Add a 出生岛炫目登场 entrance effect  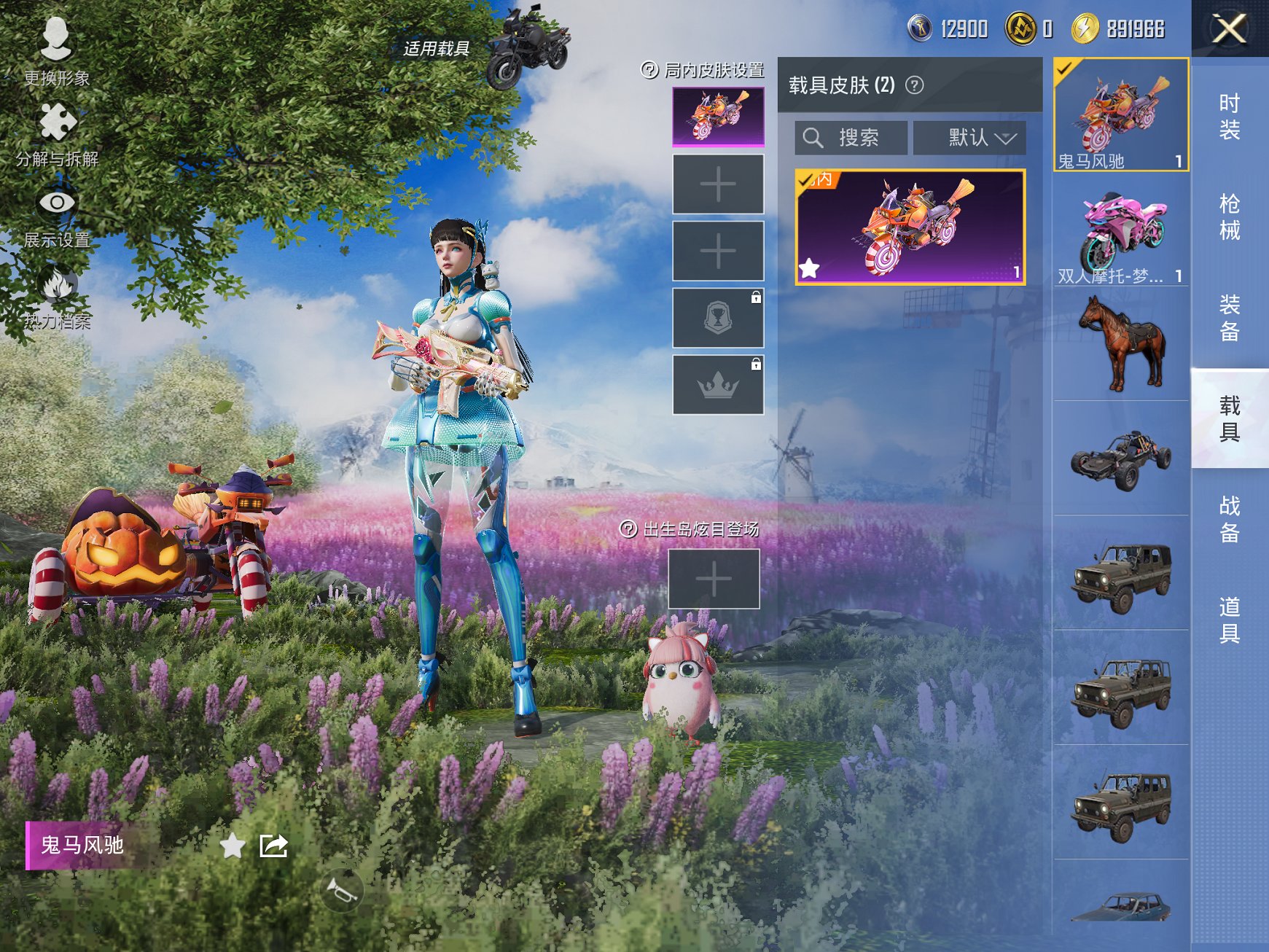(x=714, y=579)
